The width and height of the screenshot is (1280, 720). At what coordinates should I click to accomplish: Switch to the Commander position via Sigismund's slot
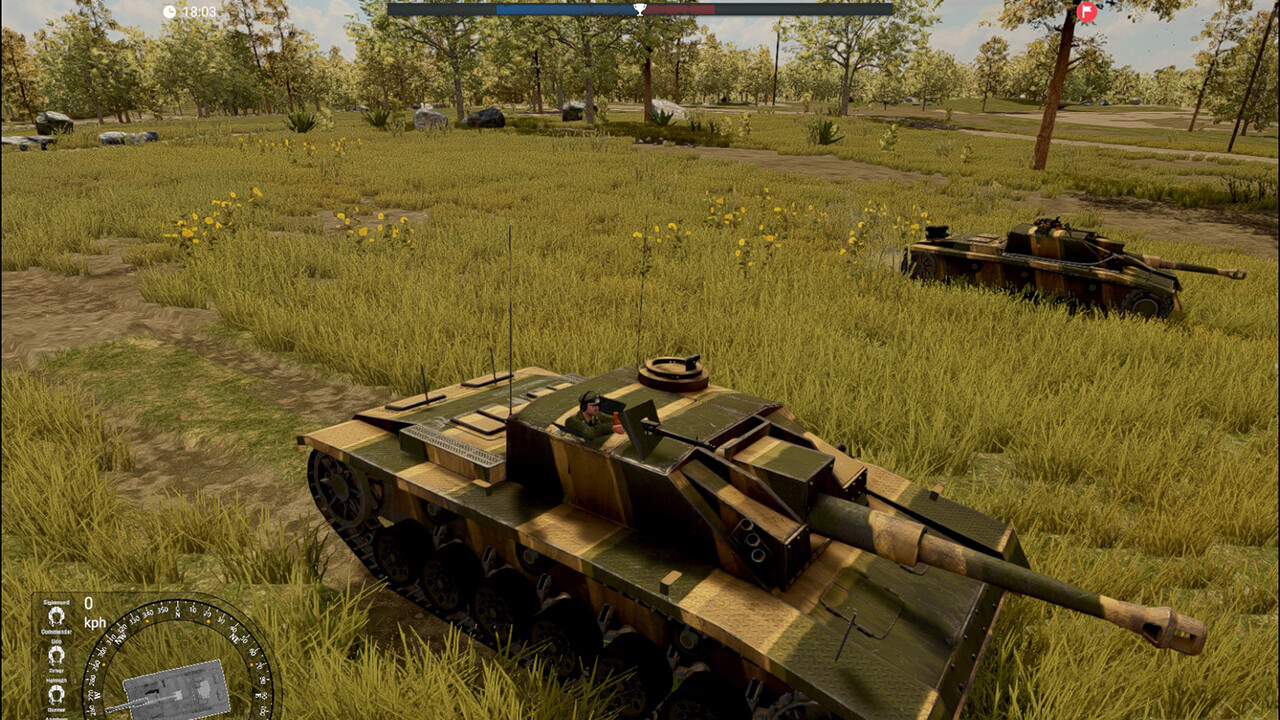(56, 618)
